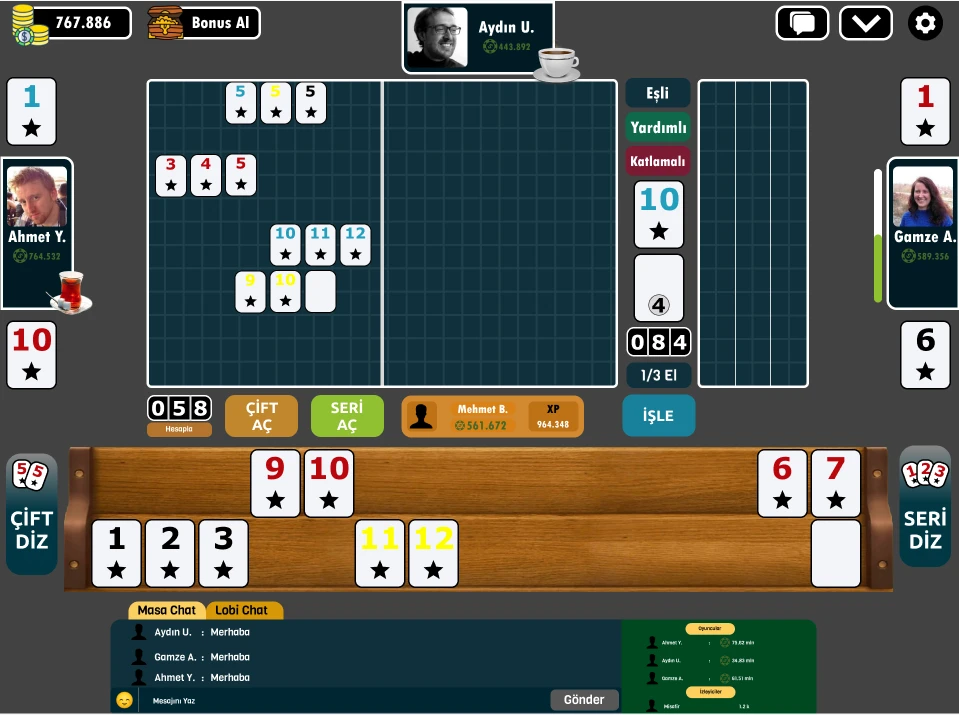Sort tiles using SERİ DİZ
This screenshot has height=715, width=959.
[925, 508]
